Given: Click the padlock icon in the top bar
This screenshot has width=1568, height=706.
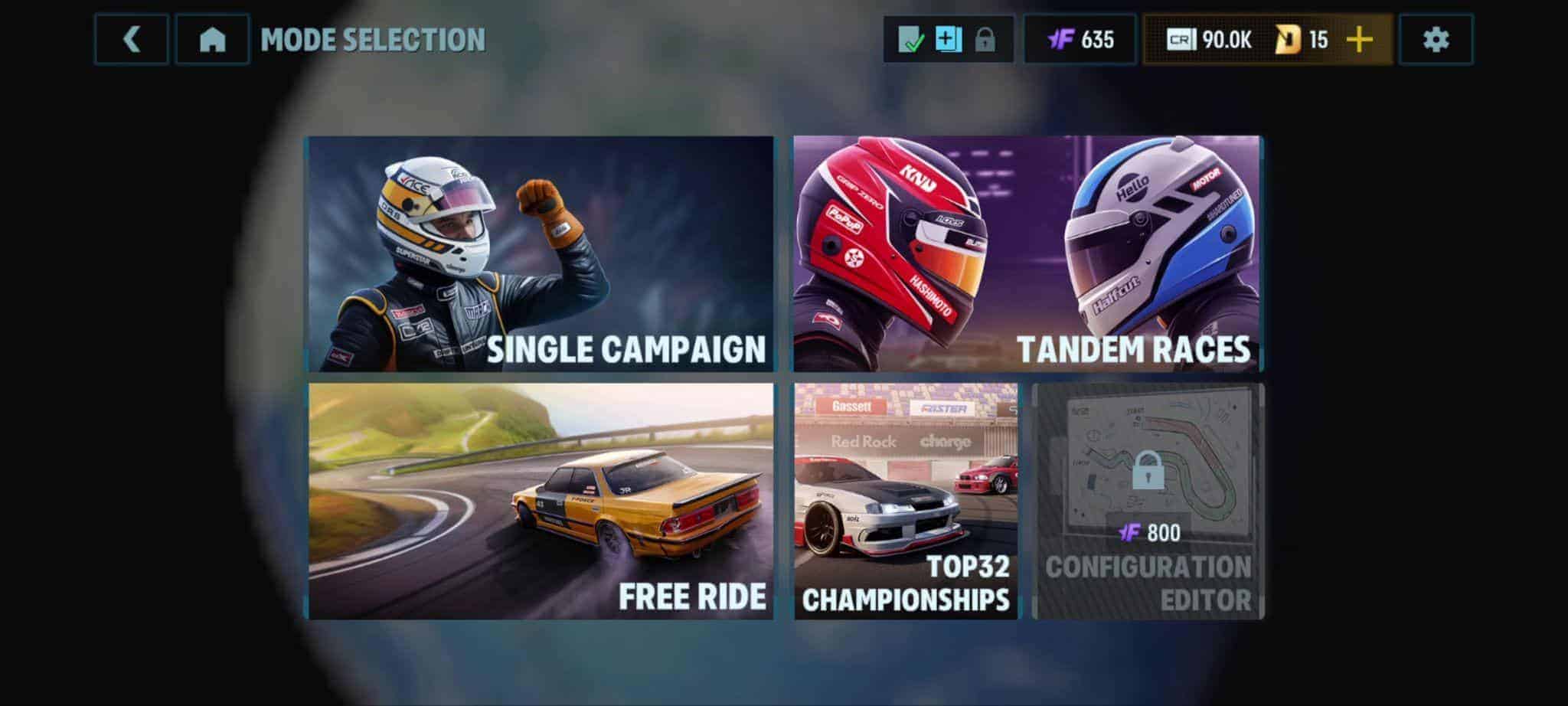Looking at the screenshot, I should tap(985, 40).
